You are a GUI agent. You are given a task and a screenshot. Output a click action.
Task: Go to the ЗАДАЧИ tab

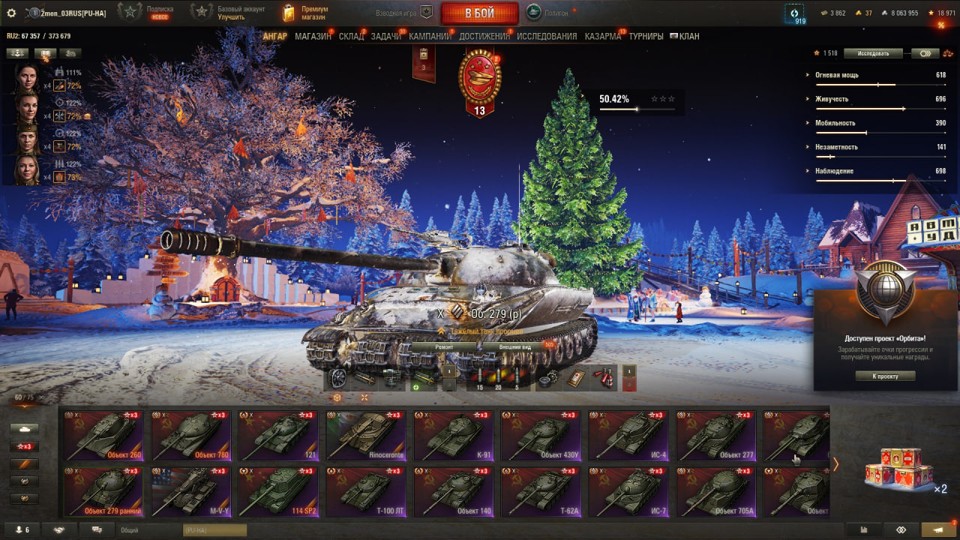click(386, 36)
